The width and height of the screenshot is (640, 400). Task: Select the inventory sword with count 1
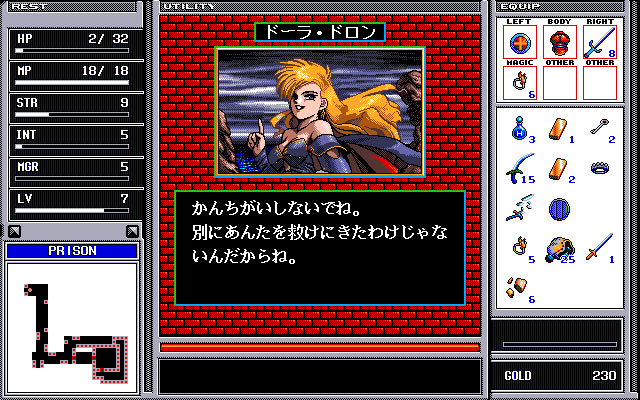point(598,246)
